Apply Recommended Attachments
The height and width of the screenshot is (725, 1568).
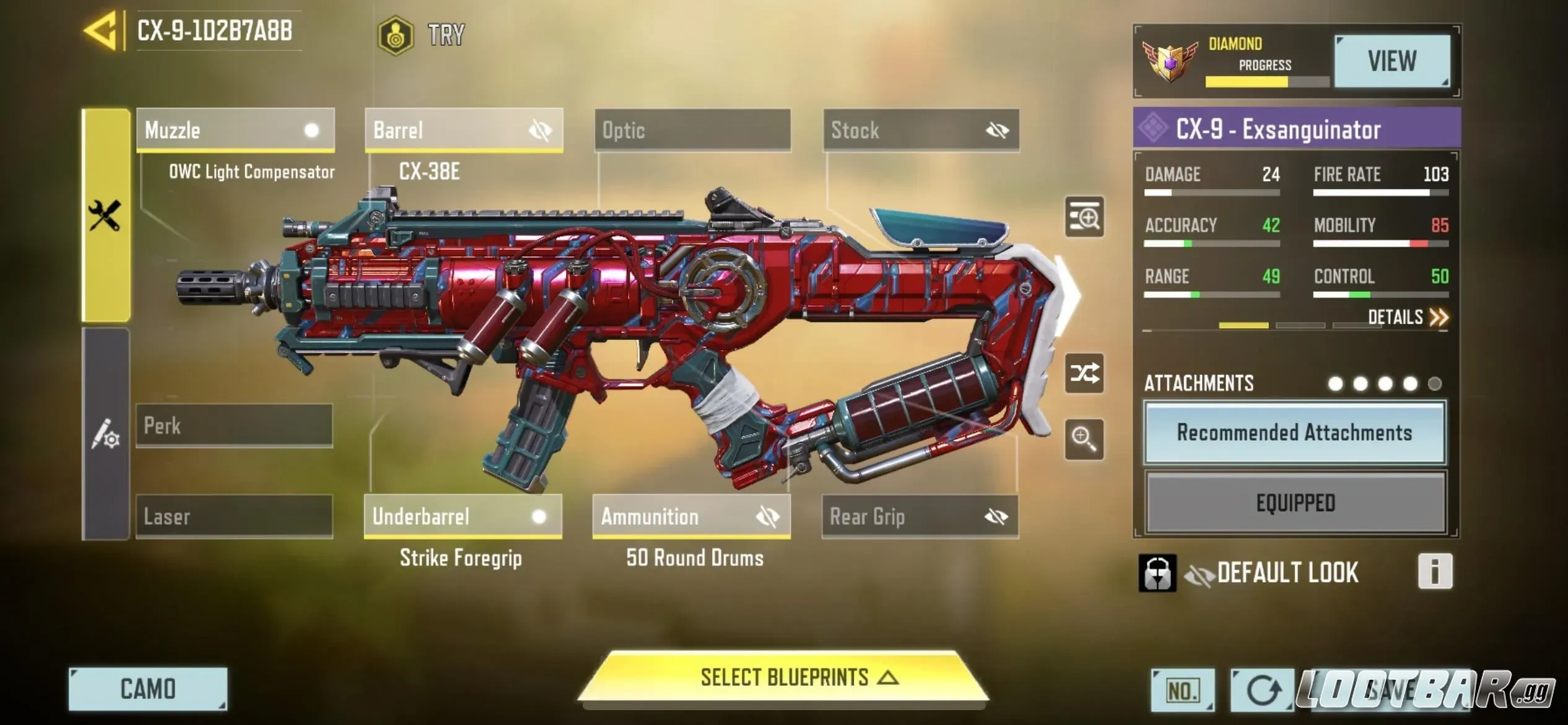click(x=1294, y=433)
